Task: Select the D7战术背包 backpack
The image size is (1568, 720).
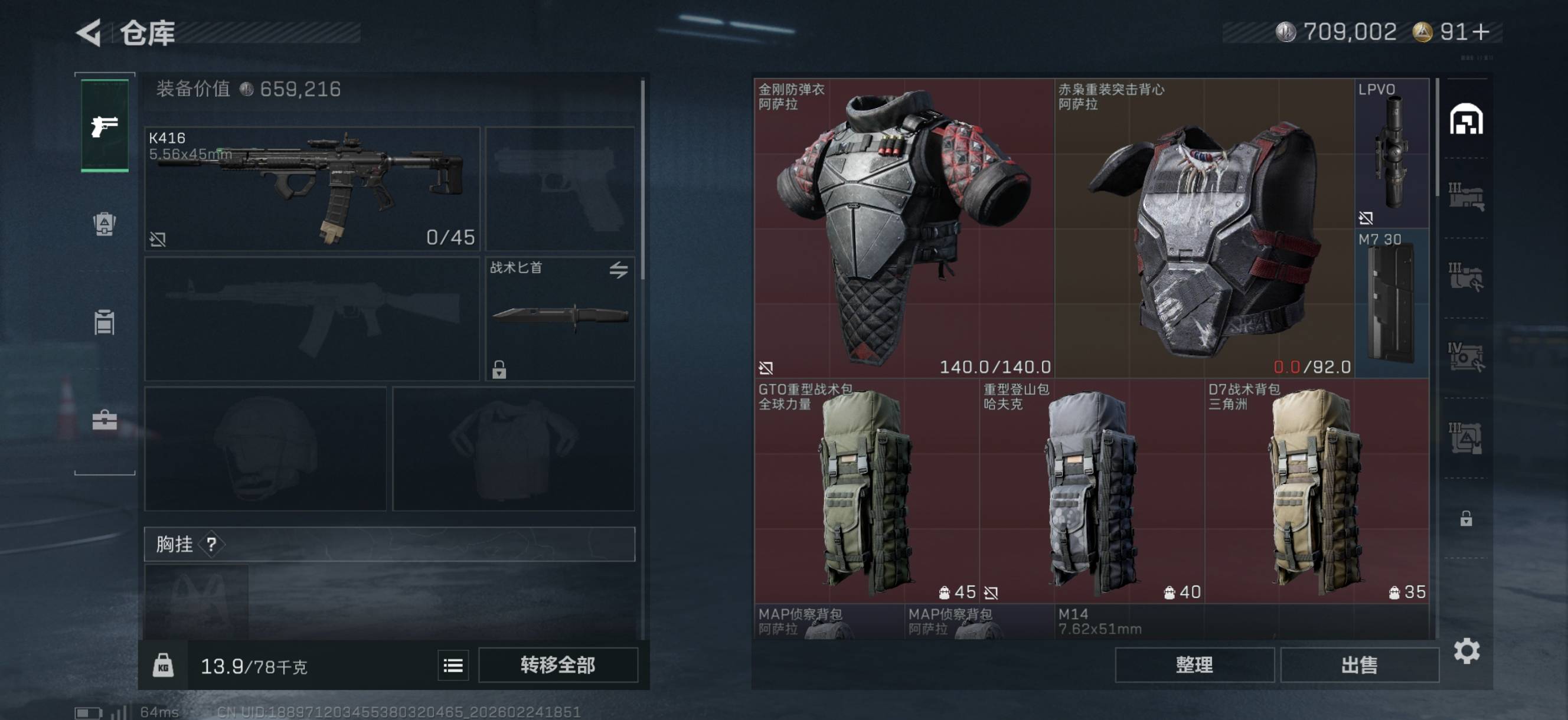Action: 1317,490
